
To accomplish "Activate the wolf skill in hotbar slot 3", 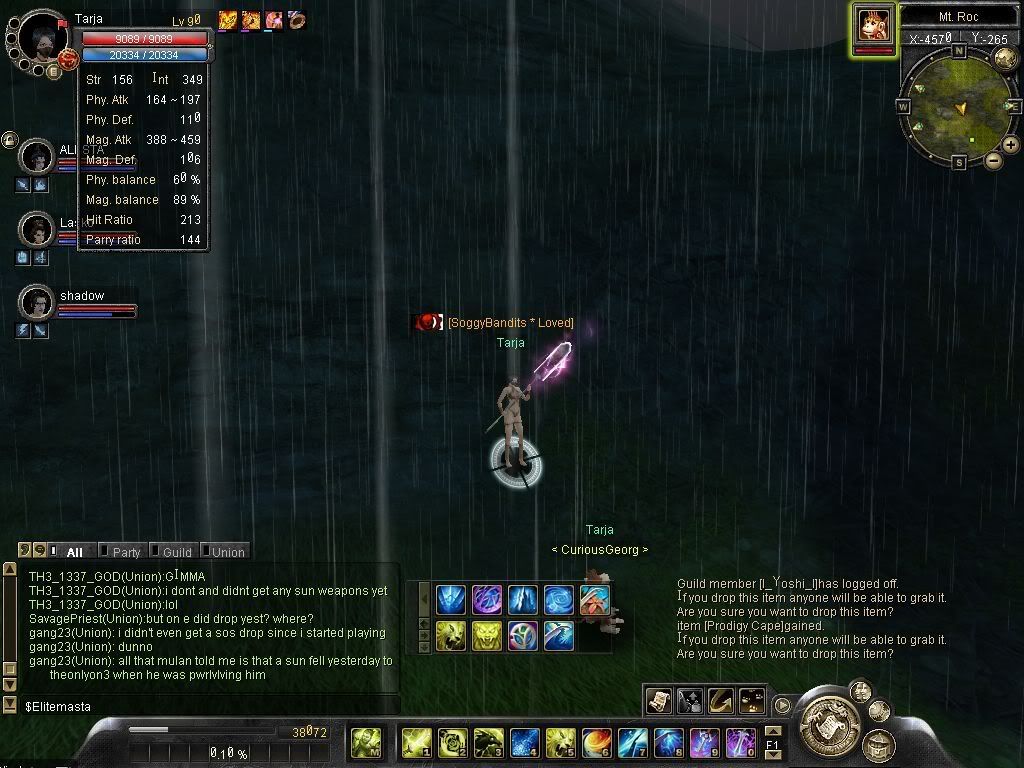I will [489, 742].
